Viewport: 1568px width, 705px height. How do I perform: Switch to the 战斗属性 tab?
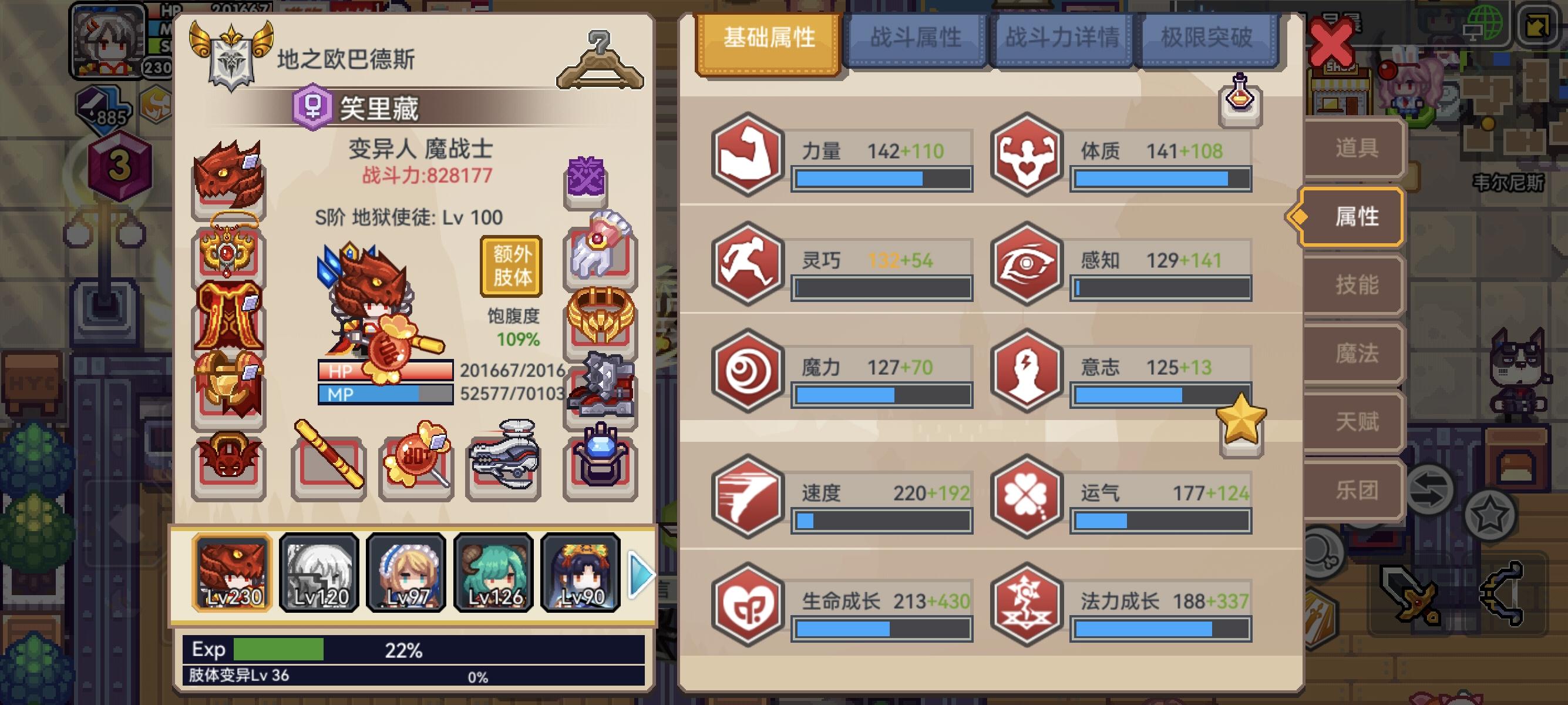coord(918,38)
